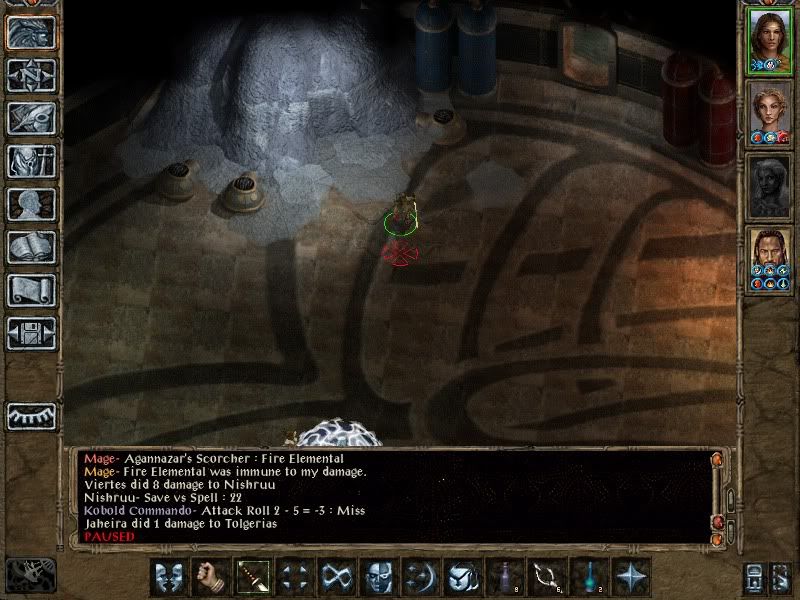The width and height of the screenshot is (800, 600).
Task: Open the priest scroll button
Action: click(x=31, y=290)
